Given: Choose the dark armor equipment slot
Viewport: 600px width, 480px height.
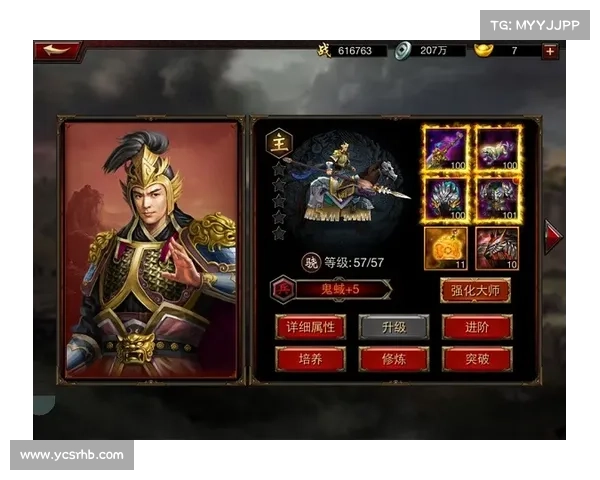Looking at the screenshot, I should pos(497,198).
